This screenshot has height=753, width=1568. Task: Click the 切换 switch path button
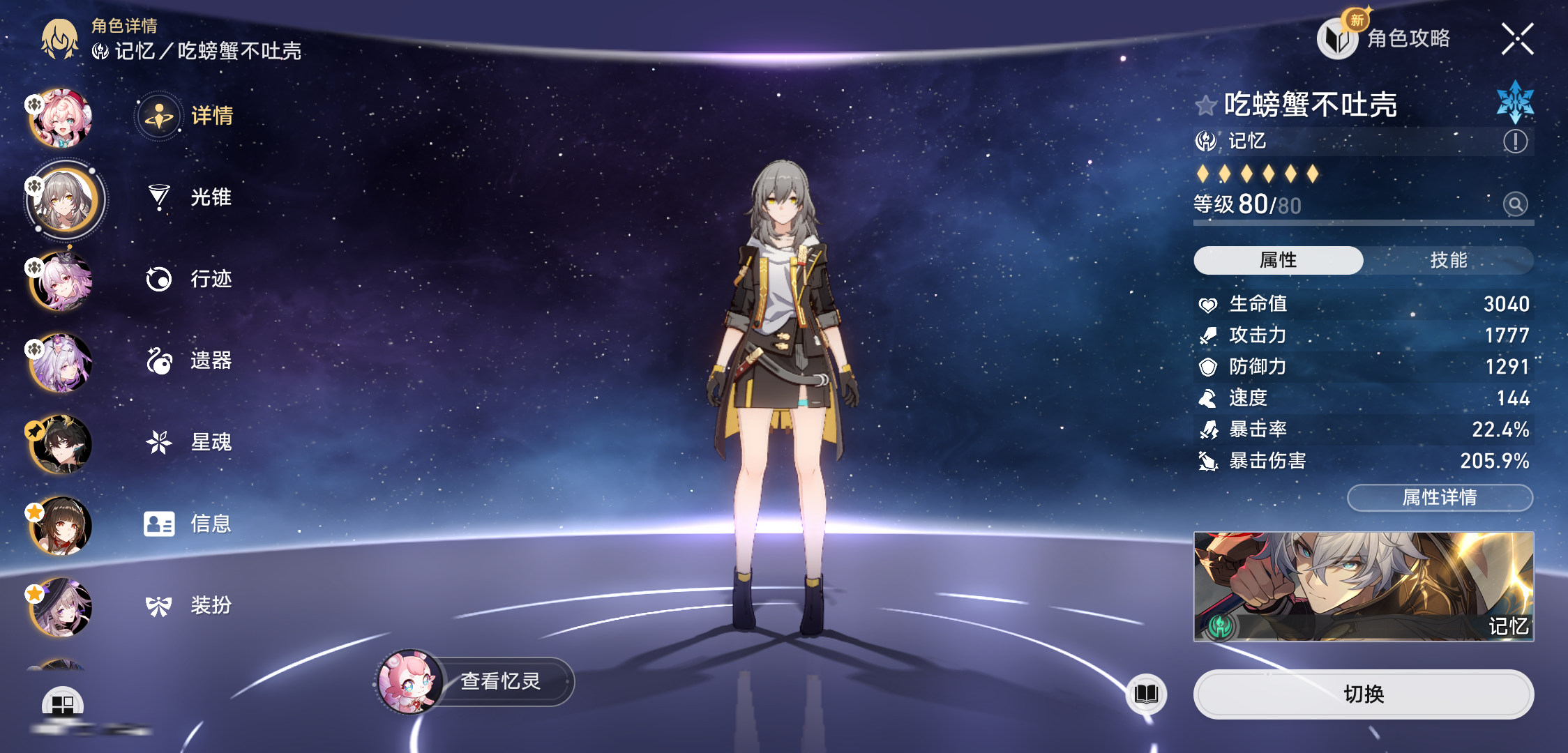coord(1363,694)
